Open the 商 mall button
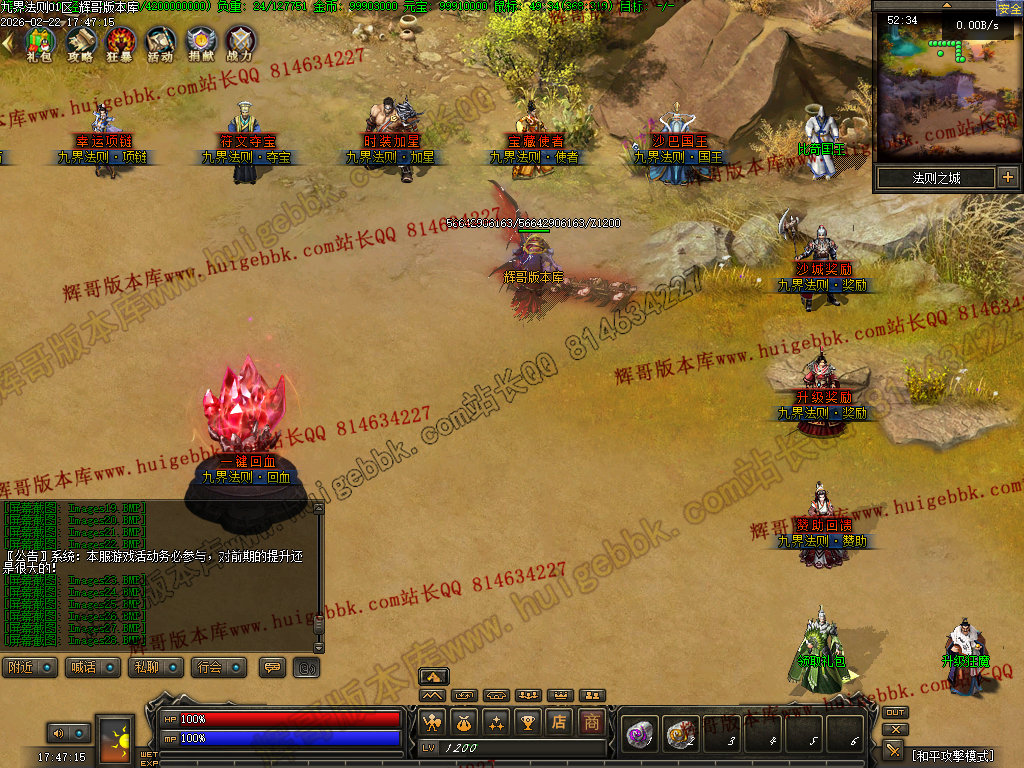Screen dimensions: 1024x768 click(x=592, y=721)
